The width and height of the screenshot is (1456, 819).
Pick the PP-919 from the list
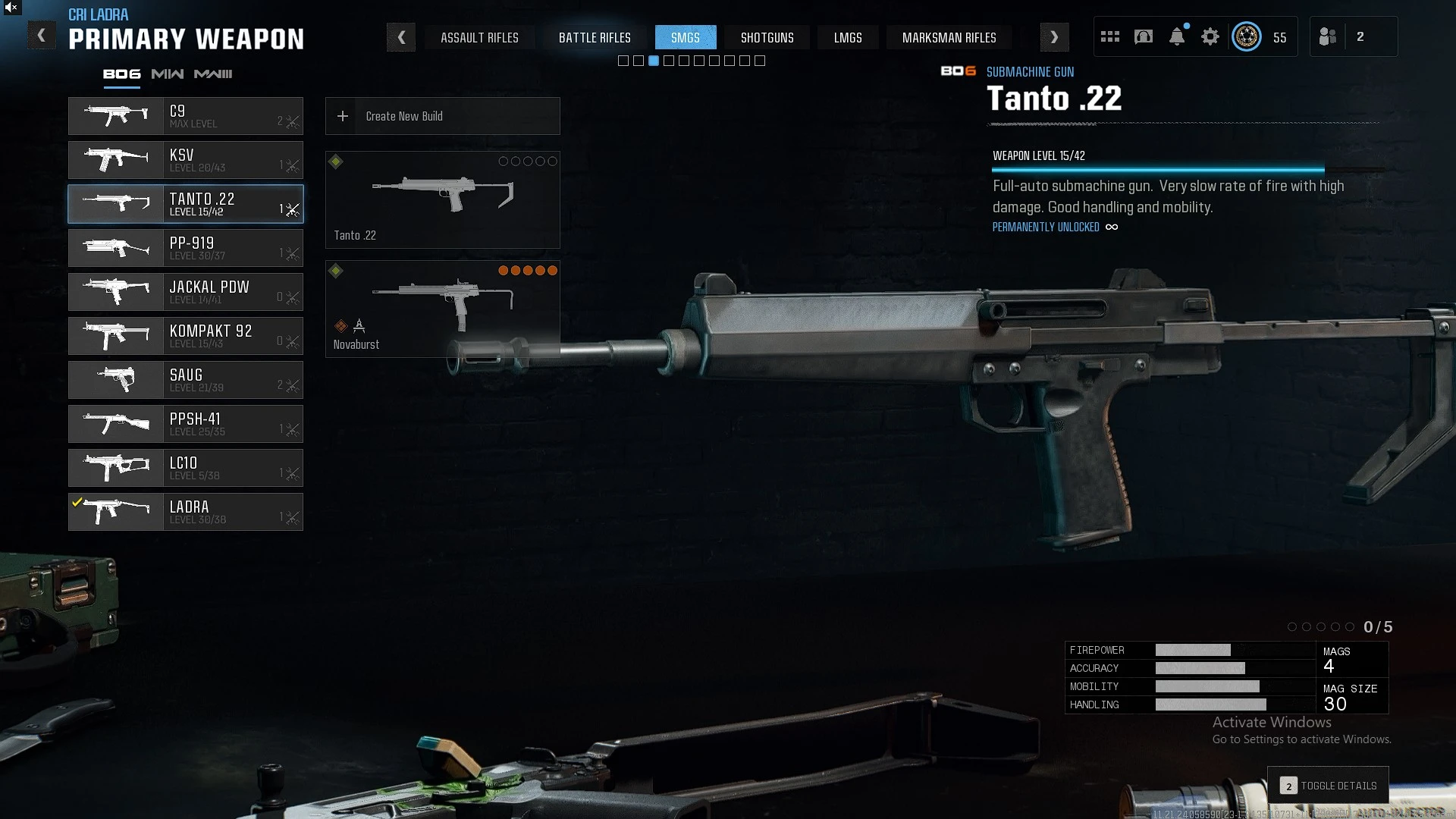186,248
